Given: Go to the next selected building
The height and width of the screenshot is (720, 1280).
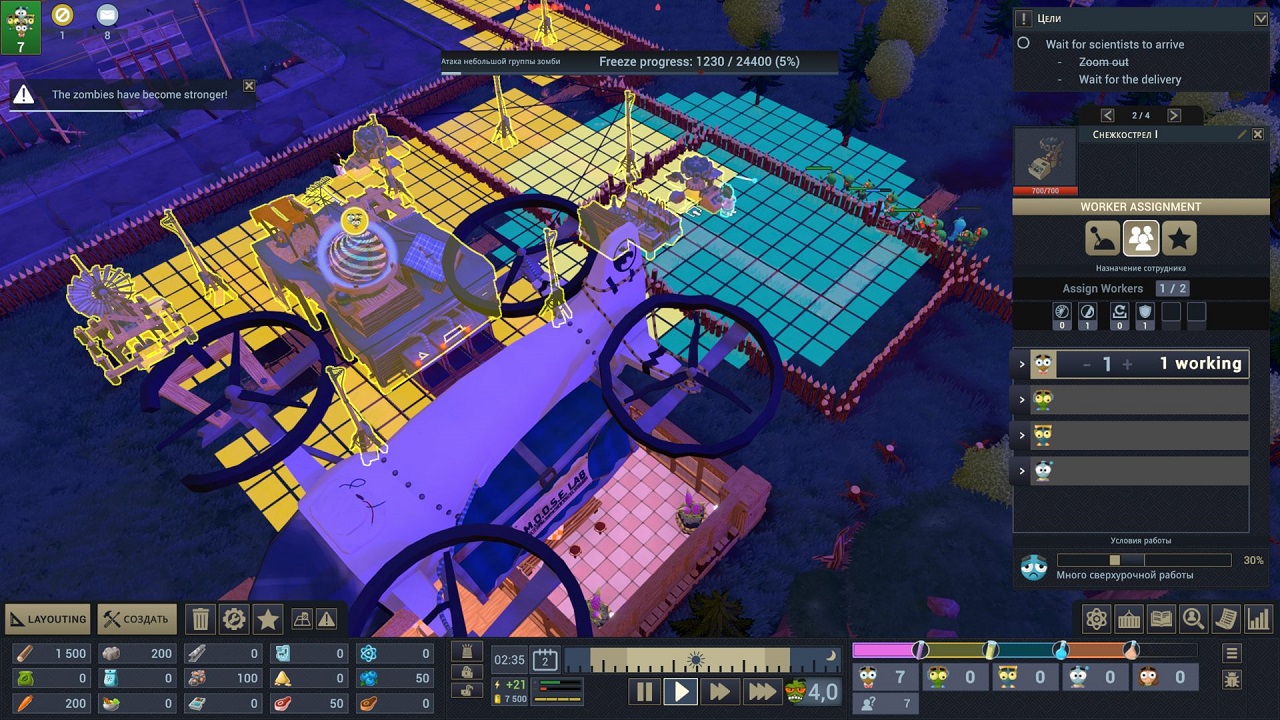Looking at the screenshot, I should click(1174, 116).
